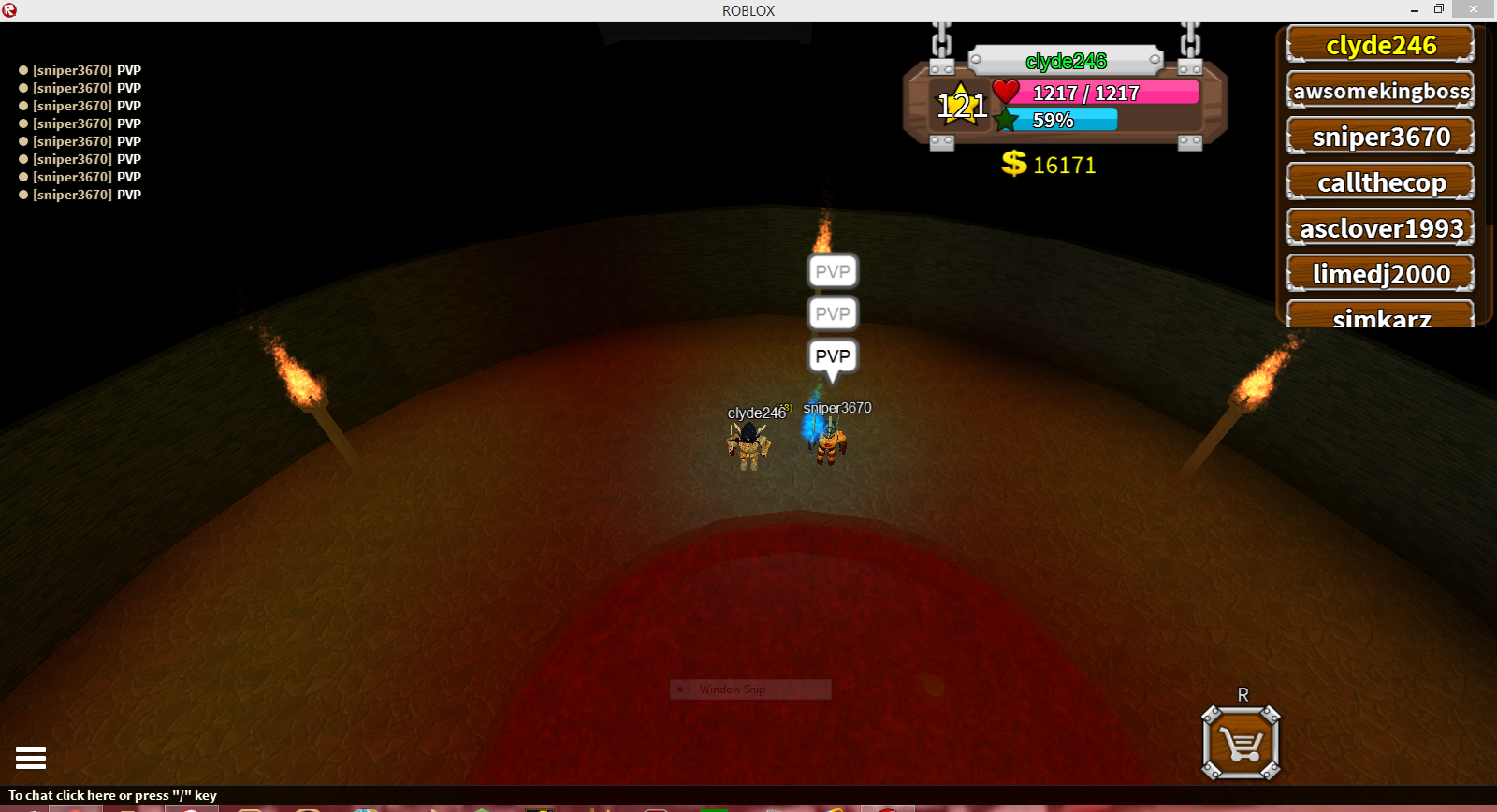Click the chat bar to start typing
Viewport: 1497px width, 812px height.
[112, 794]
